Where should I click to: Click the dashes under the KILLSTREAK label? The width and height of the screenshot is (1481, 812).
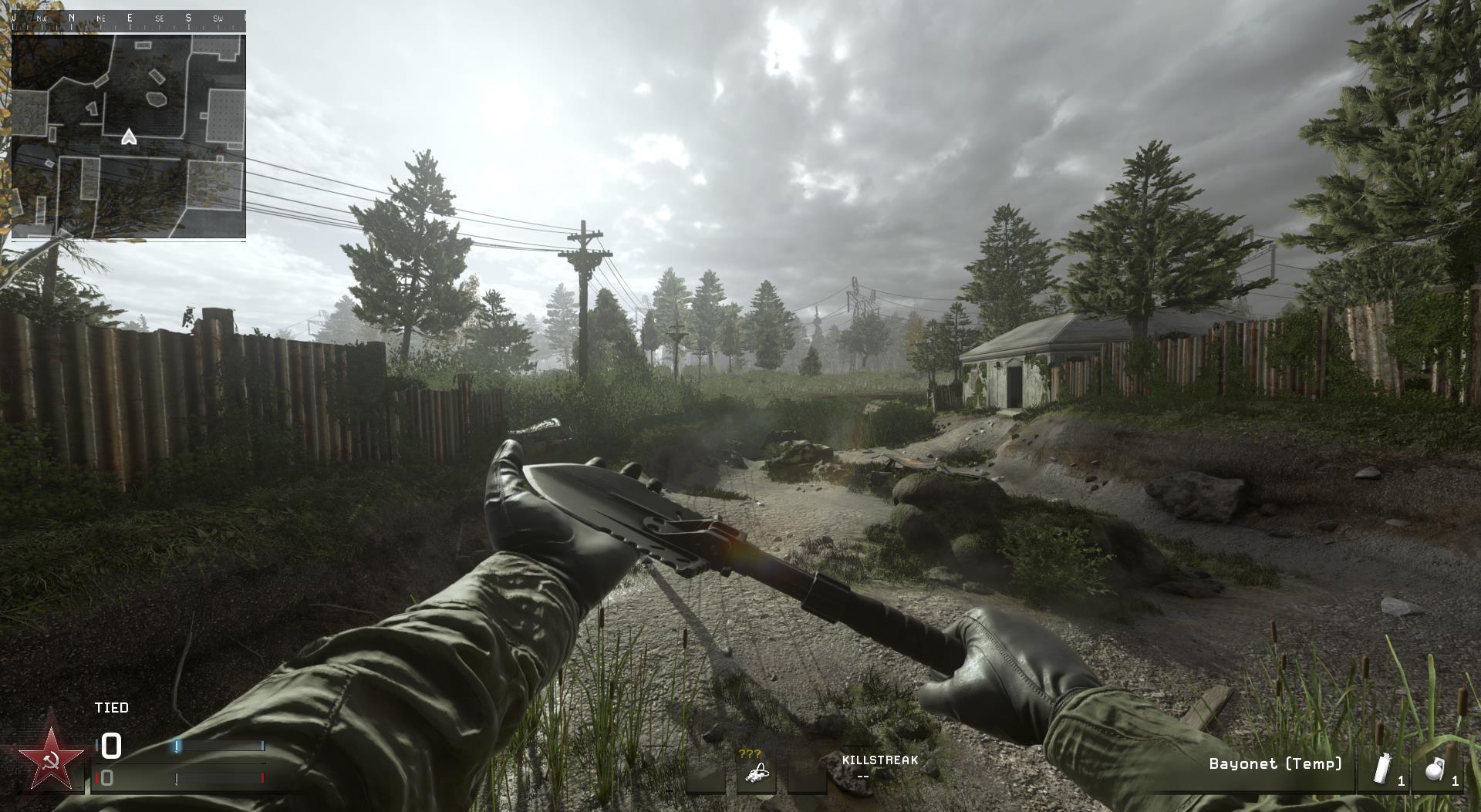point(864,777)
